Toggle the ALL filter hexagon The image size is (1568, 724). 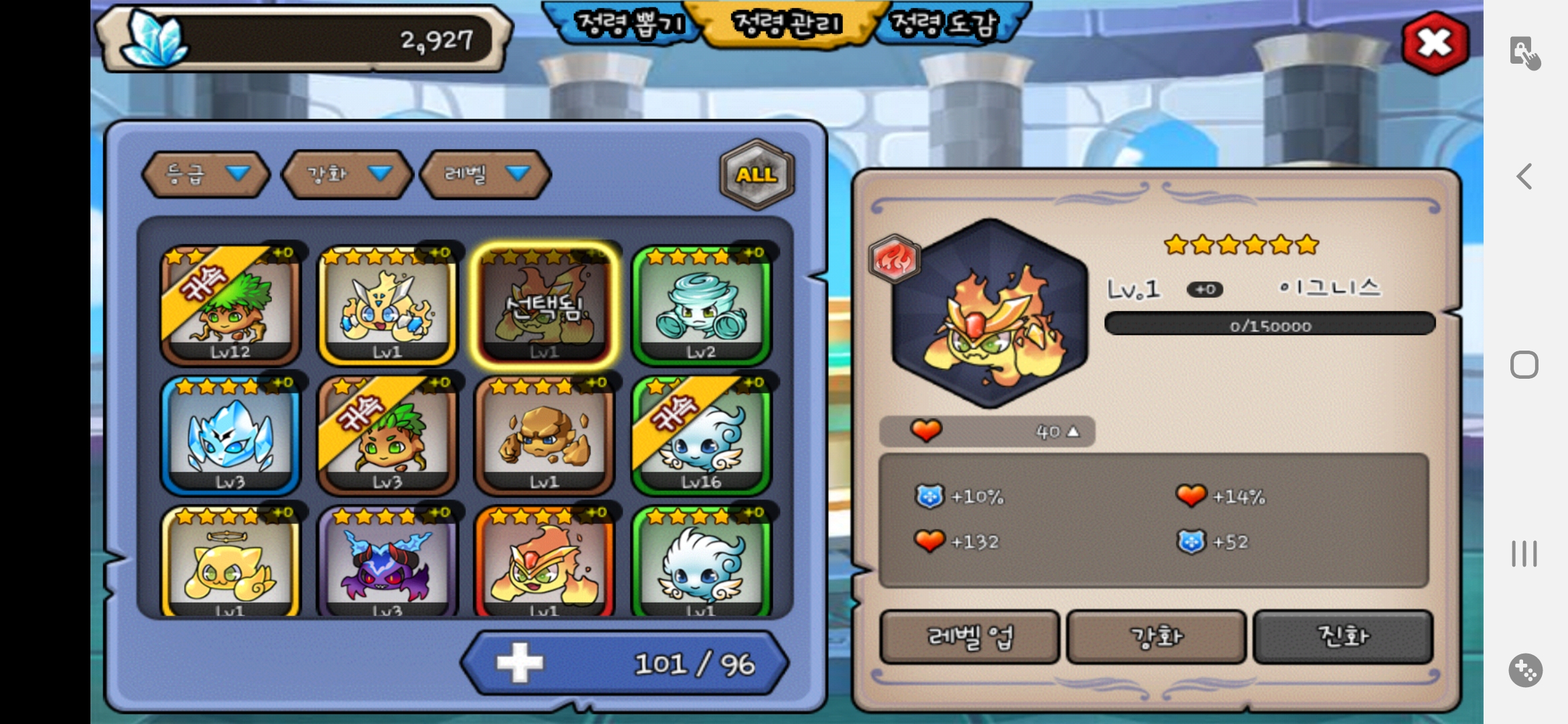coord(757,174)
